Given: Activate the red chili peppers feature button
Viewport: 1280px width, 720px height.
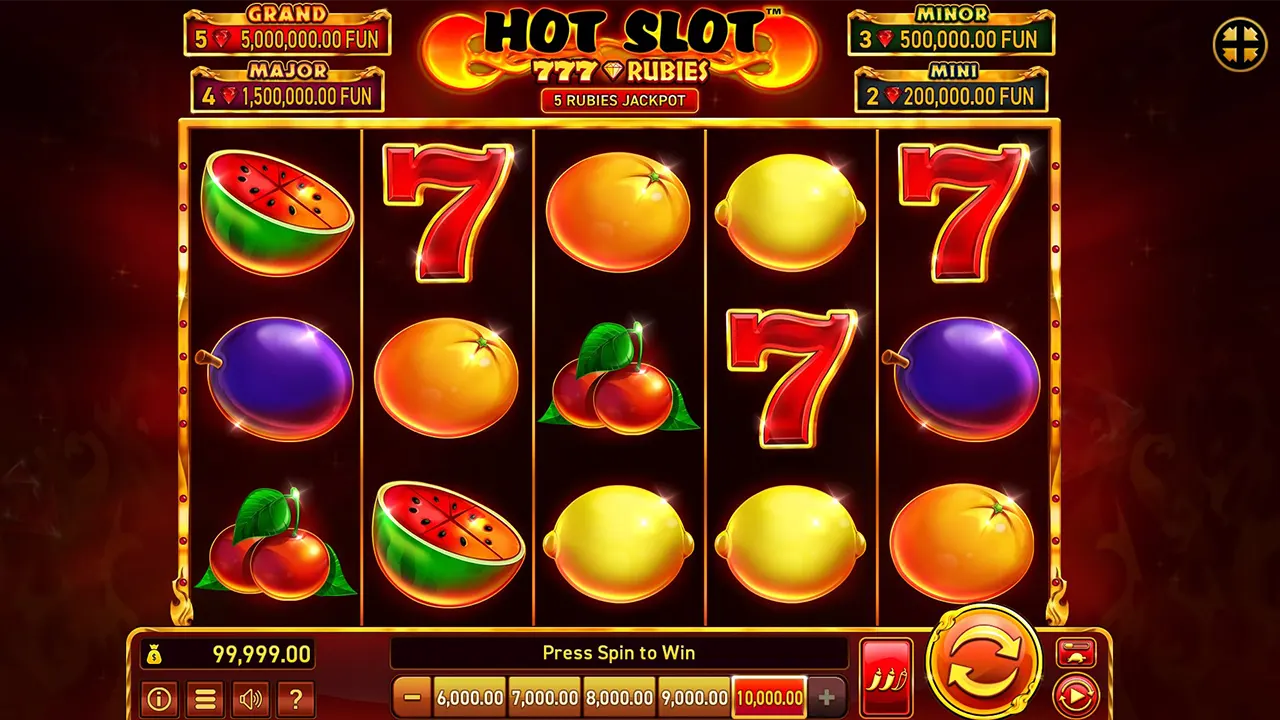Looking at the screenshot, I should (x=886, y=677).
